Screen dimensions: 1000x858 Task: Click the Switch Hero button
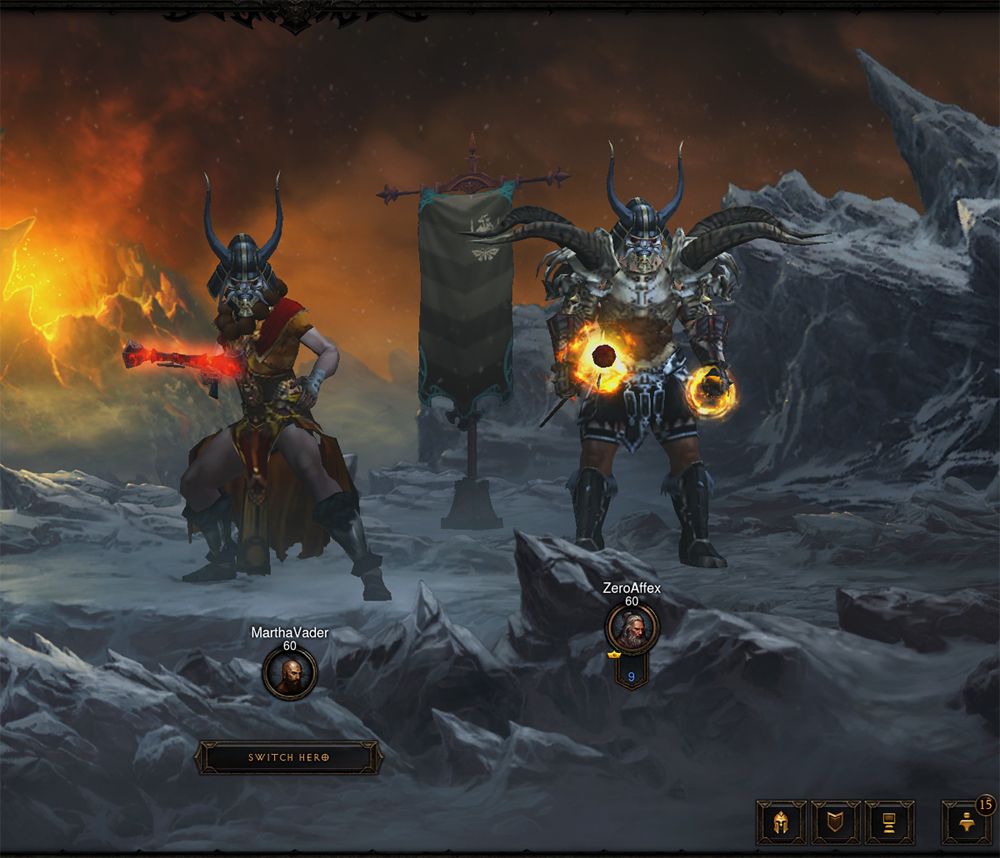289,757
